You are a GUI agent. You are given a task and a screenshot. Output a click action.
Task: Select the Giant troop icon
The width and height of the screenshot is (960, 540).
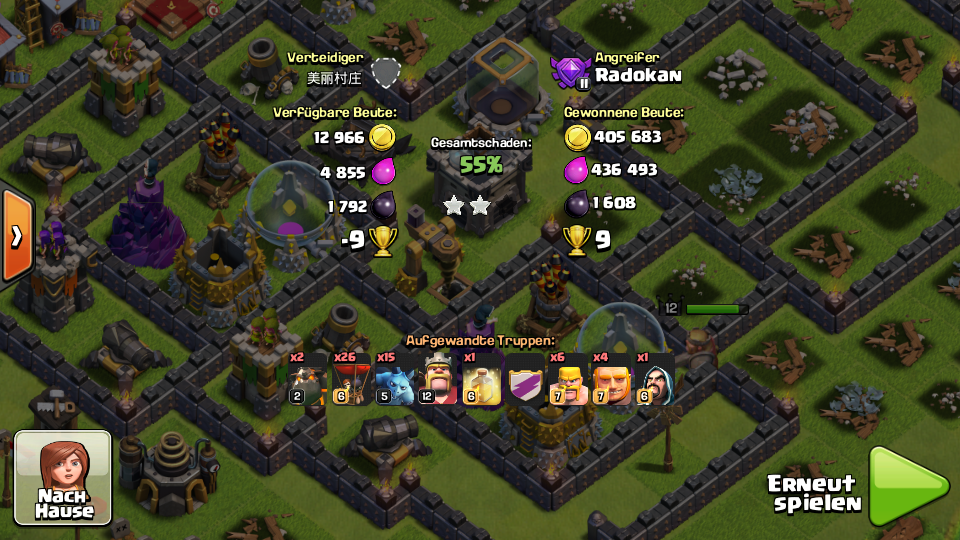point(611,379)
